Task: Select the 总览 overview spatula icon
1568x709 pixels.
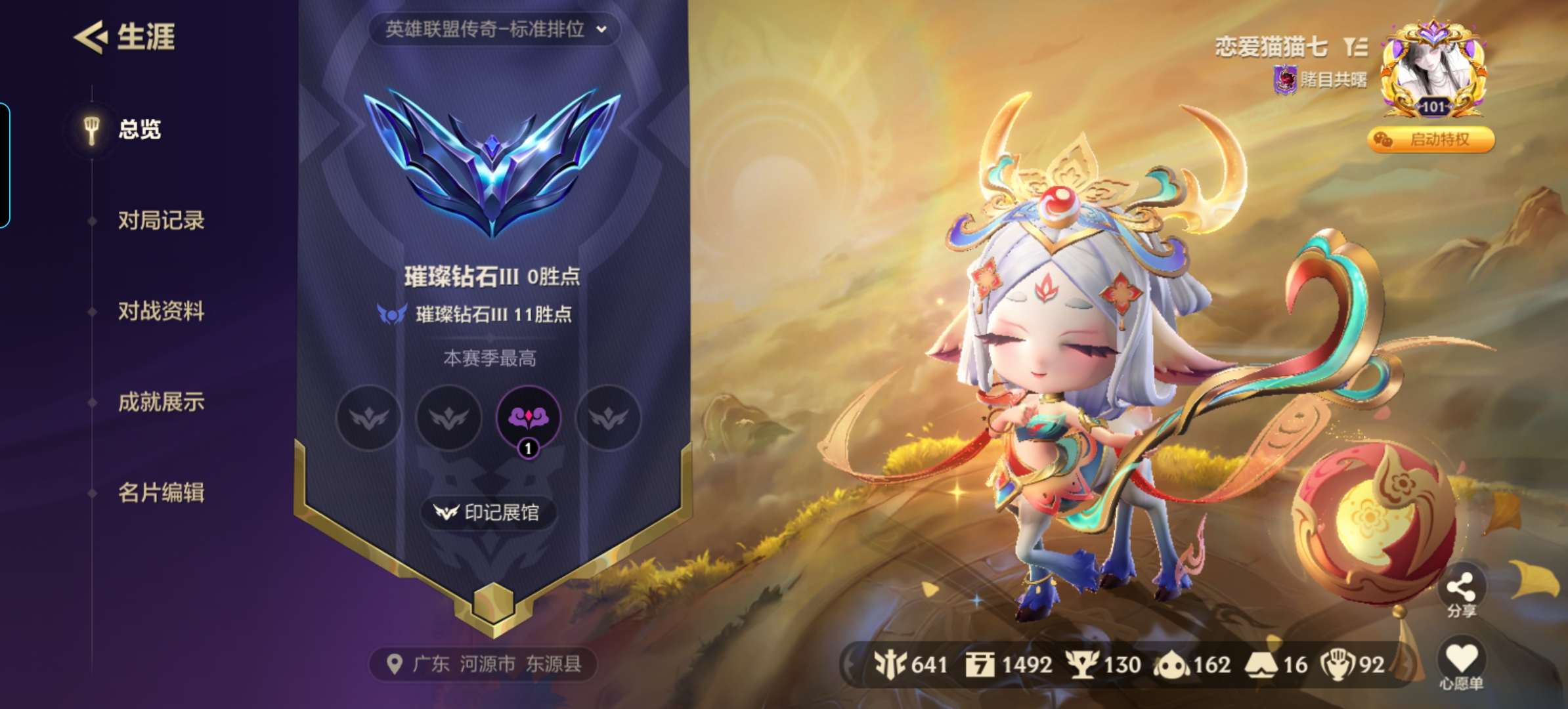Action: click(91, 129)
